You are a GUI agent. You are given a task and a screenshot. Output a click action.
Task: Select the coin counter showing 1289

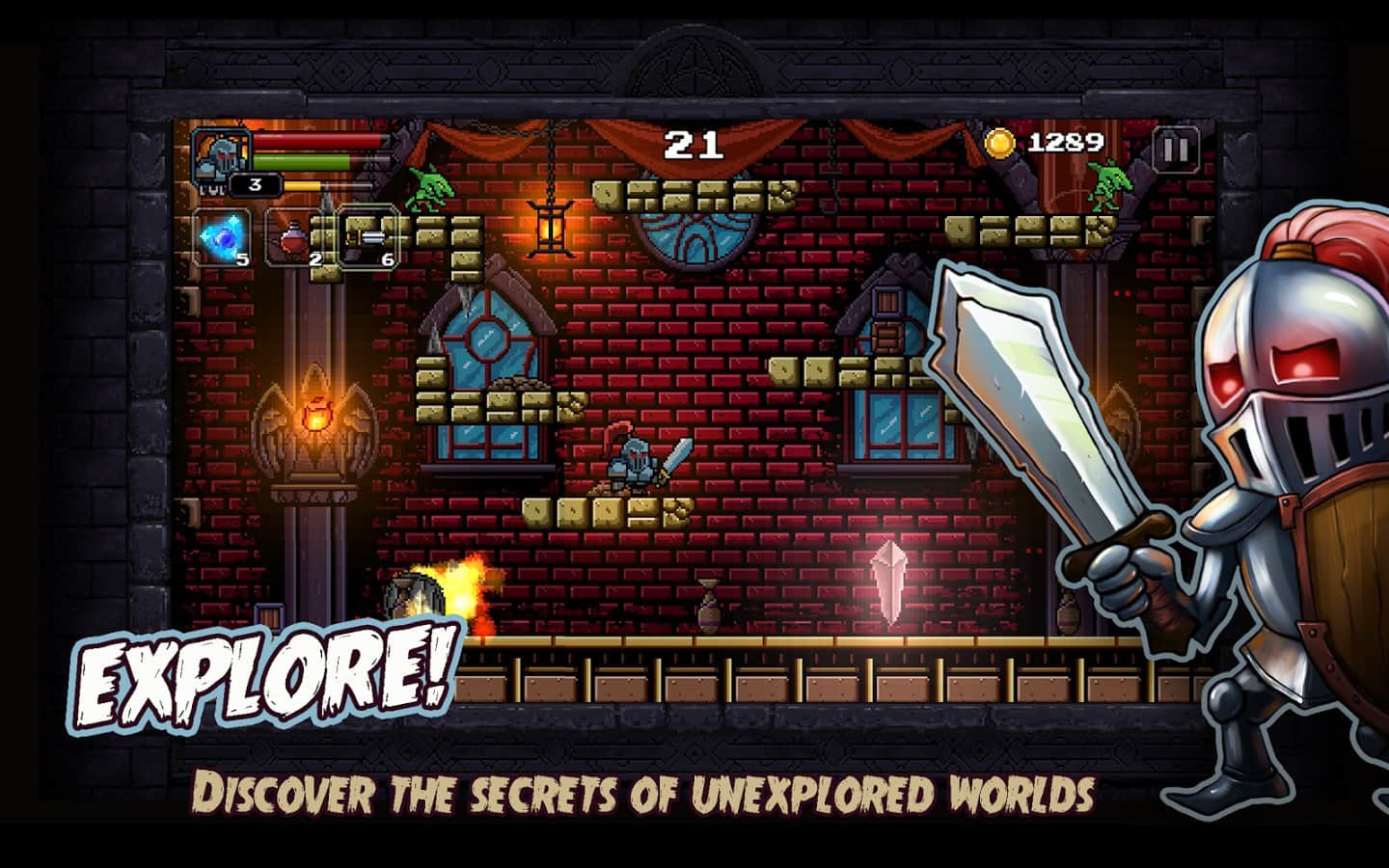pos(1066,142)
